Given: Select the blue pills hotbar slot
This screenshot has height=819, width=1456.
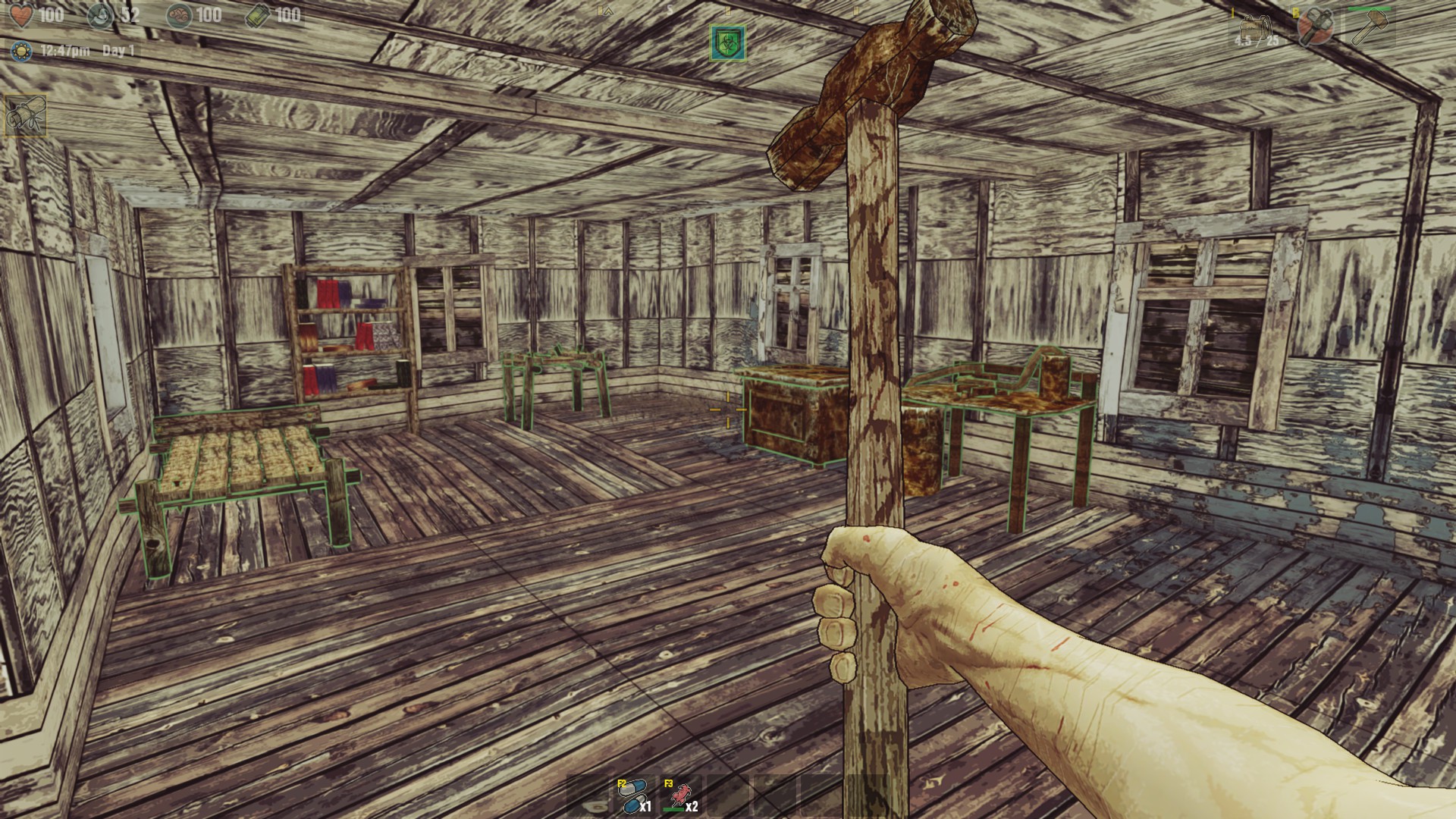Looking at the screenshot, I should point(634,796).
